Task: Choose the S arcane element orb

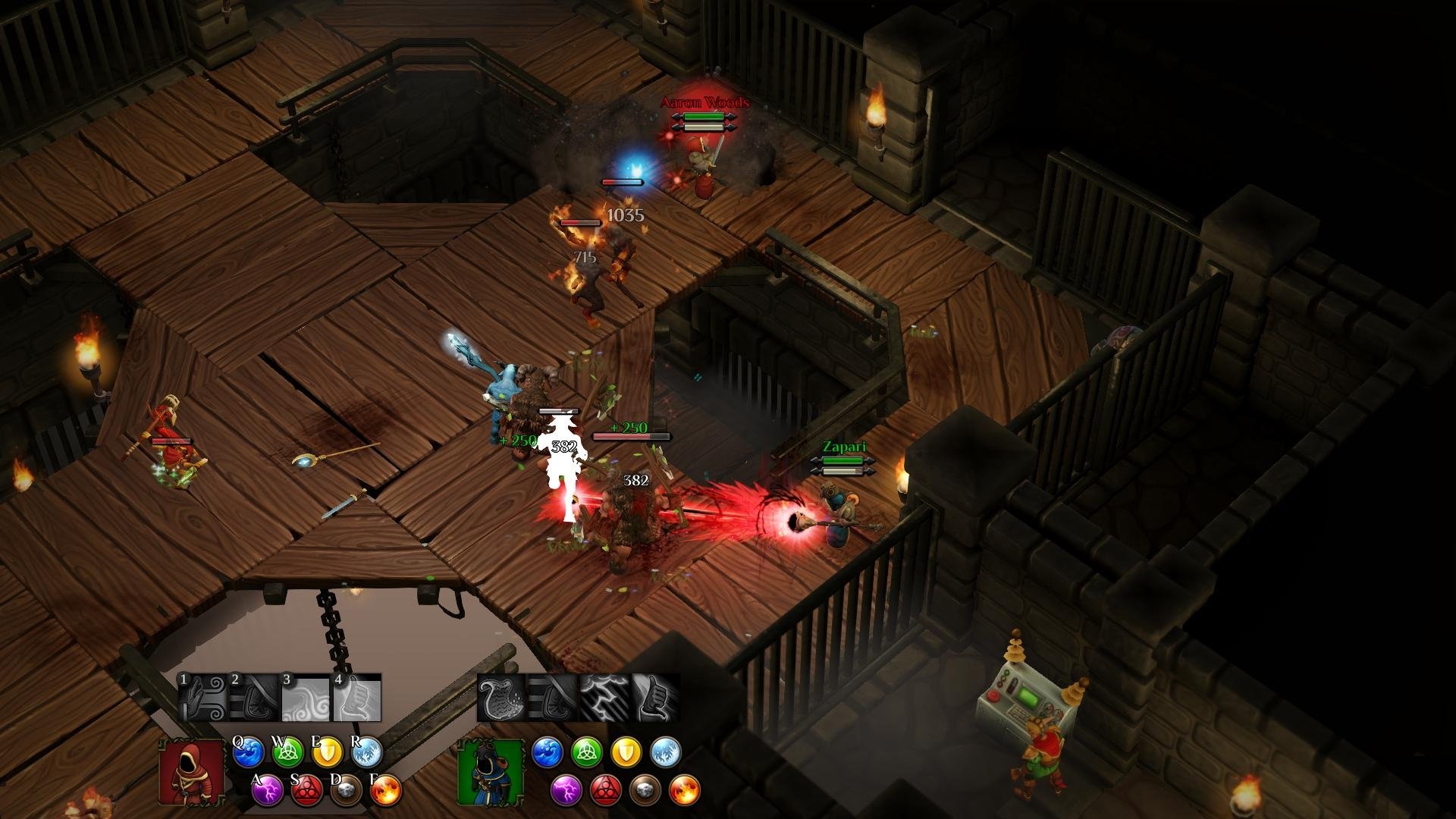Action: pos(306,791)
